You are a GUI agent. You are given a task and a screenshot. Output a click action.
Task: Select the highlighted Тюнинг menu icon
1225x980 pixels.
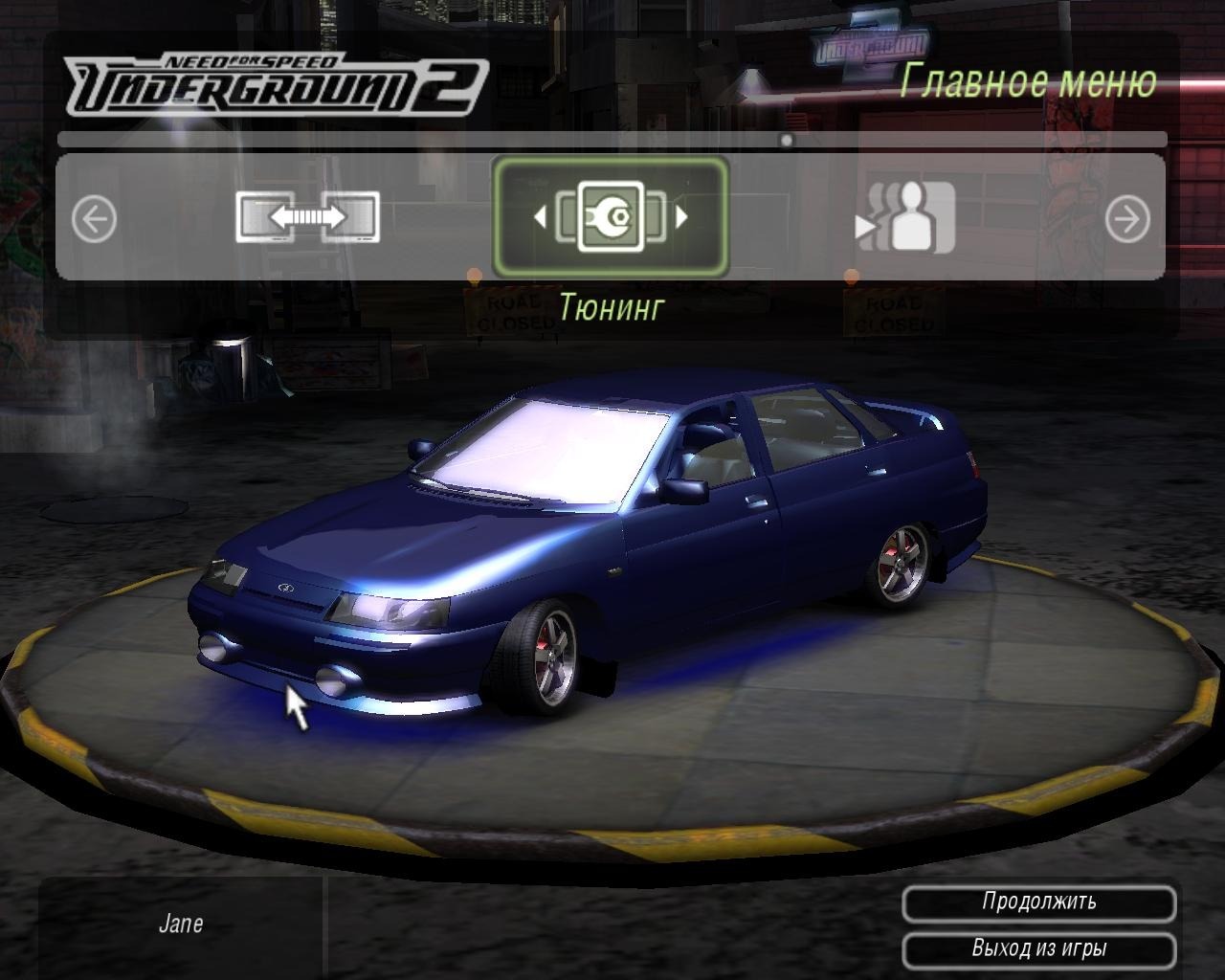point(611,218)
